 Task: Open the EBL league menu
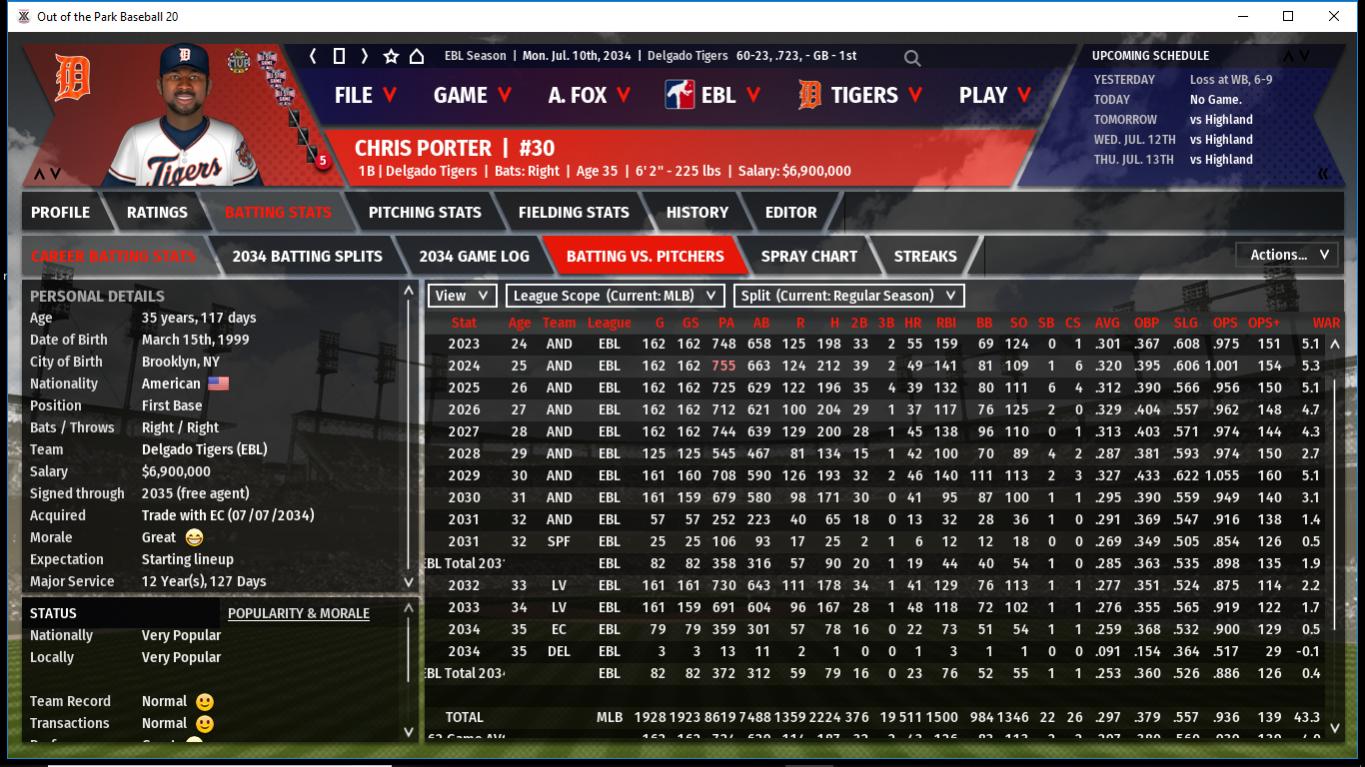click(x=713, y=95)
